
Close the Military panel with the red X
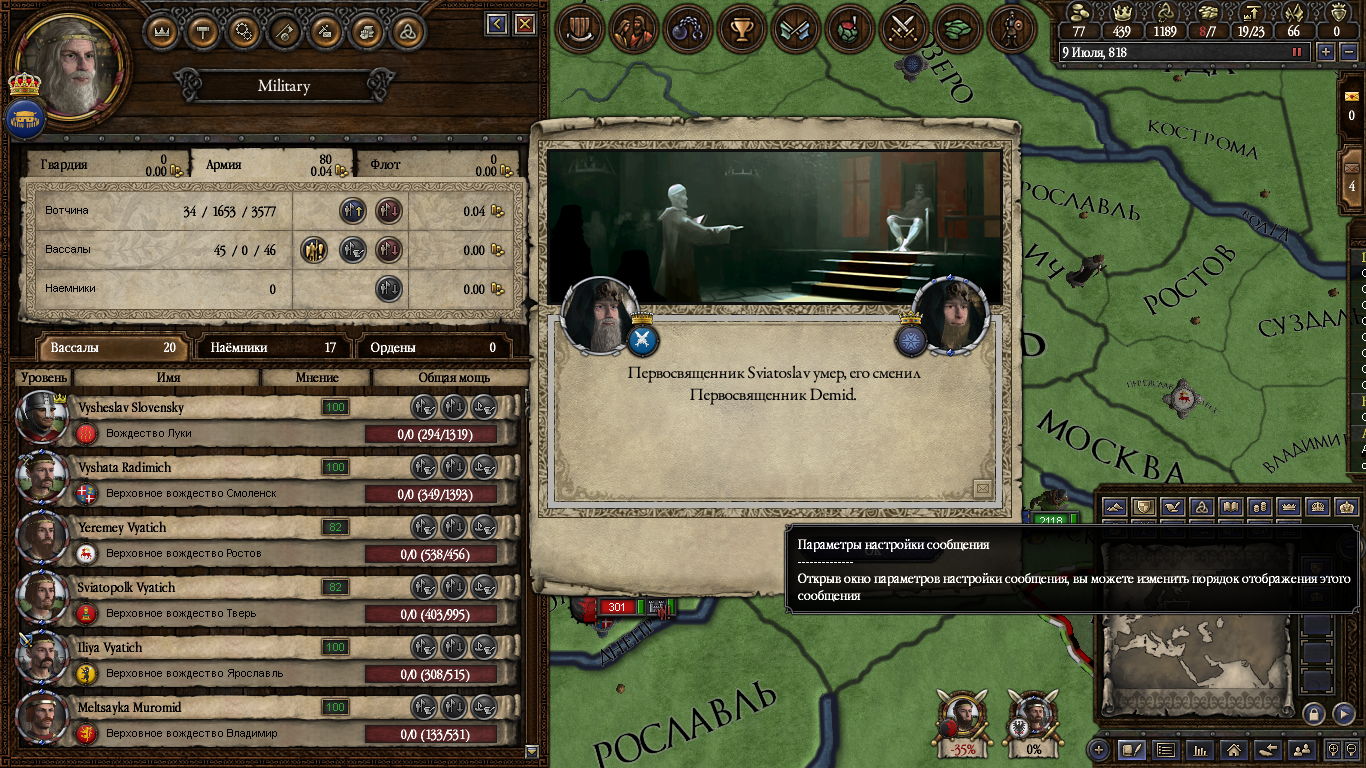pos(524,24)
